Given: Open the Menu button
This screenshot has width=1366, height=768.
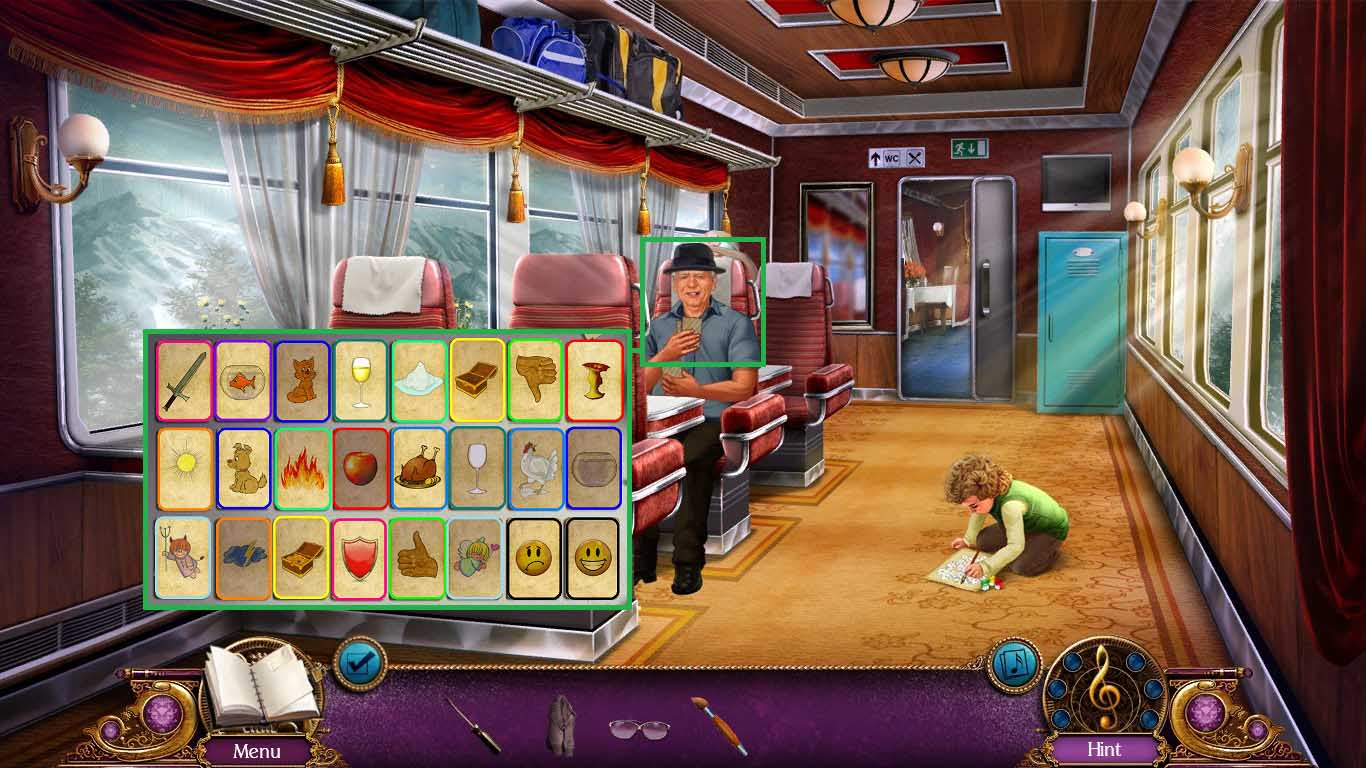Looking at the screenshot, I should (257, 750).
